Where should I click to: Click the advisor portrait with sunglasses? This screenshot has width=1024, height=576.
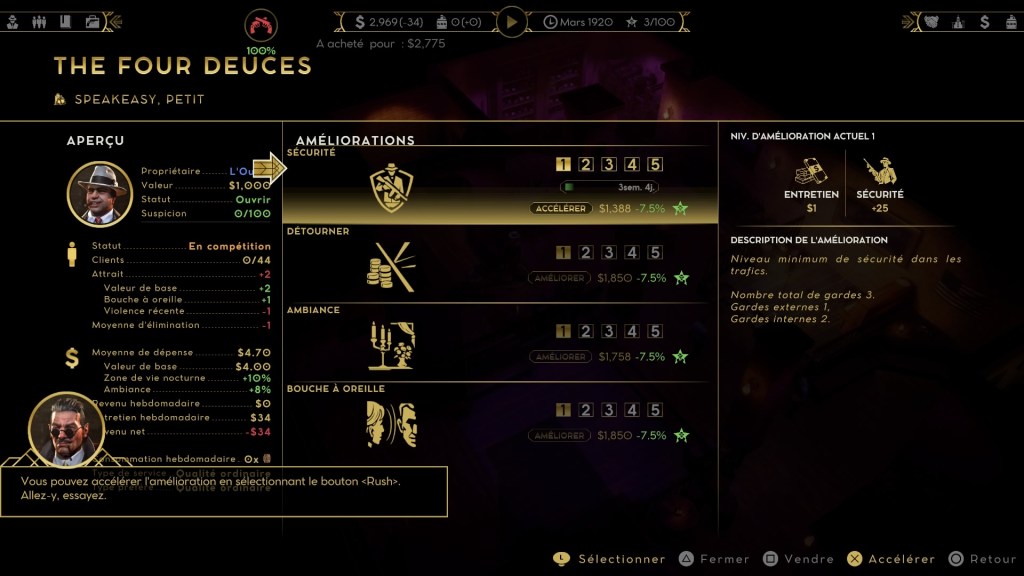point(66,429)
